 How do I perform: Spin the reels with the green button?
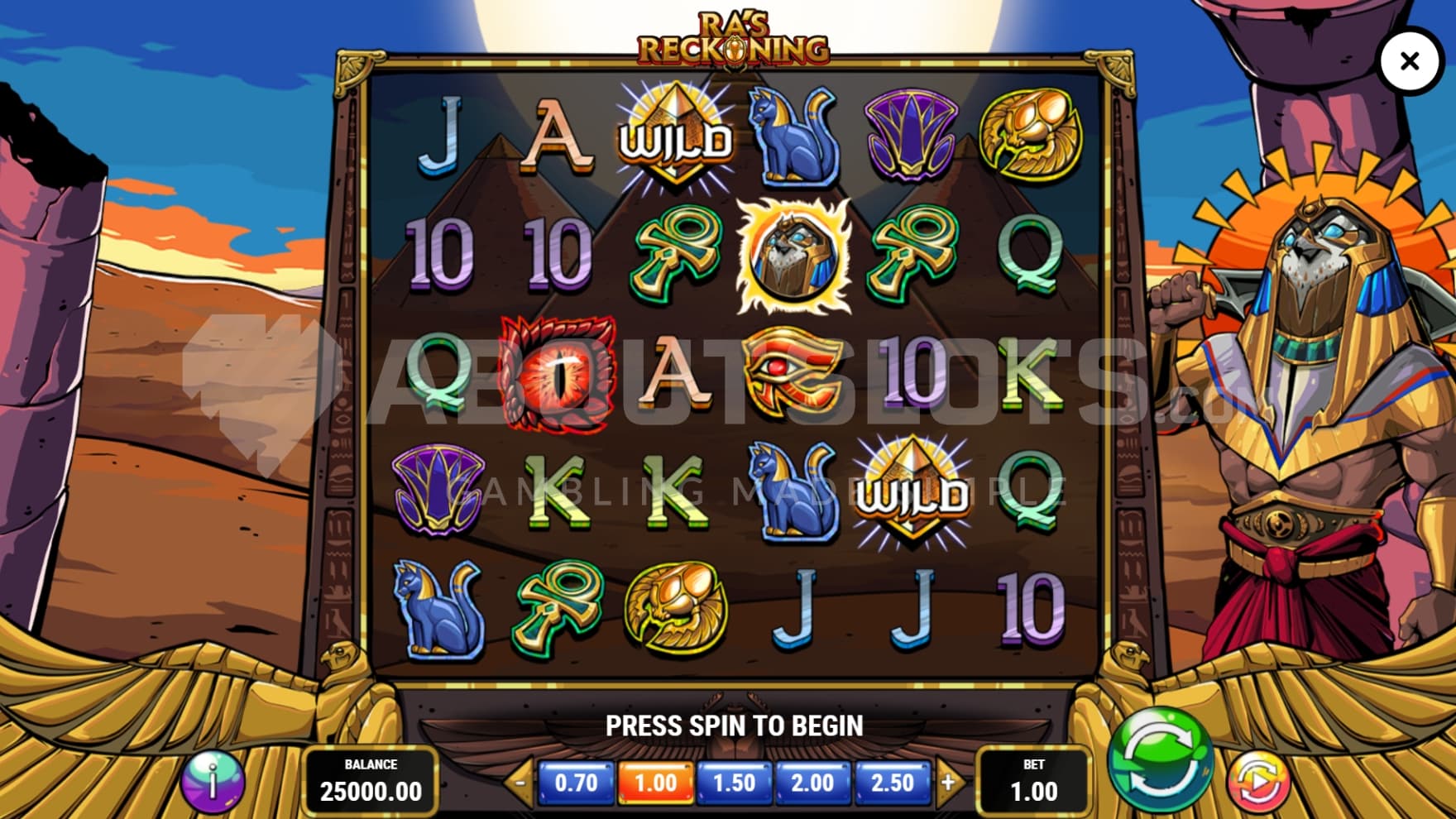click(x=1159, y=759)
